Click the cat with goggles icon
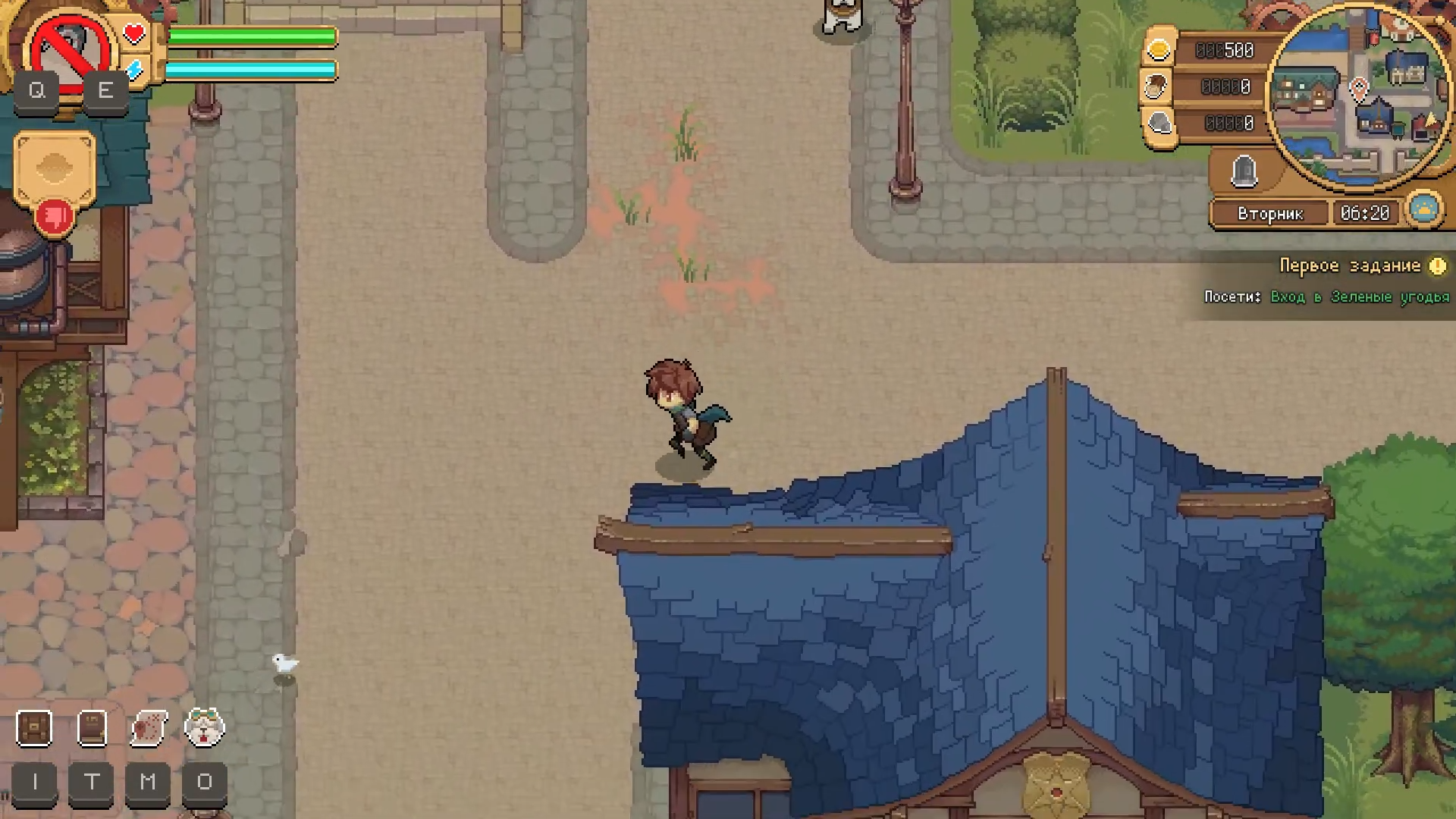The height and width of the screenshot is (819, 1456). [205, 728]
